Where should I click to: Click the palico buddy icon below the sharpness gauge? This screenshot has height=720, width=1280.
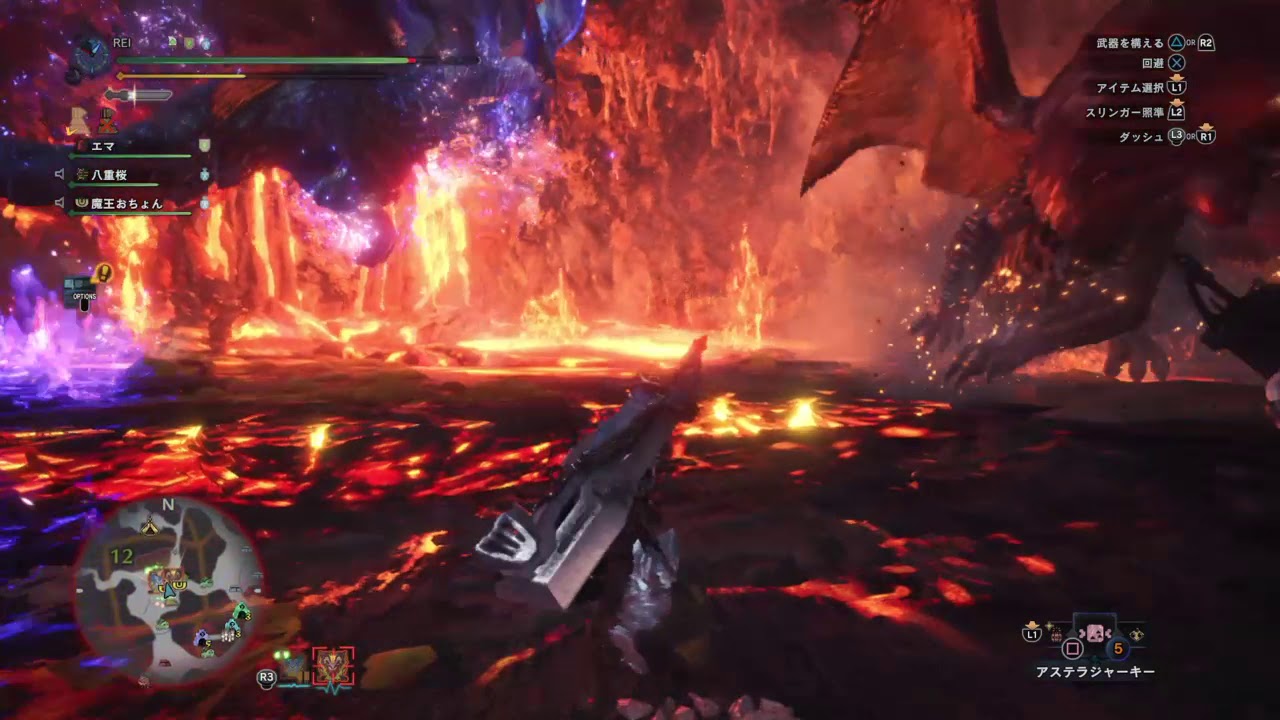(79, 119)
